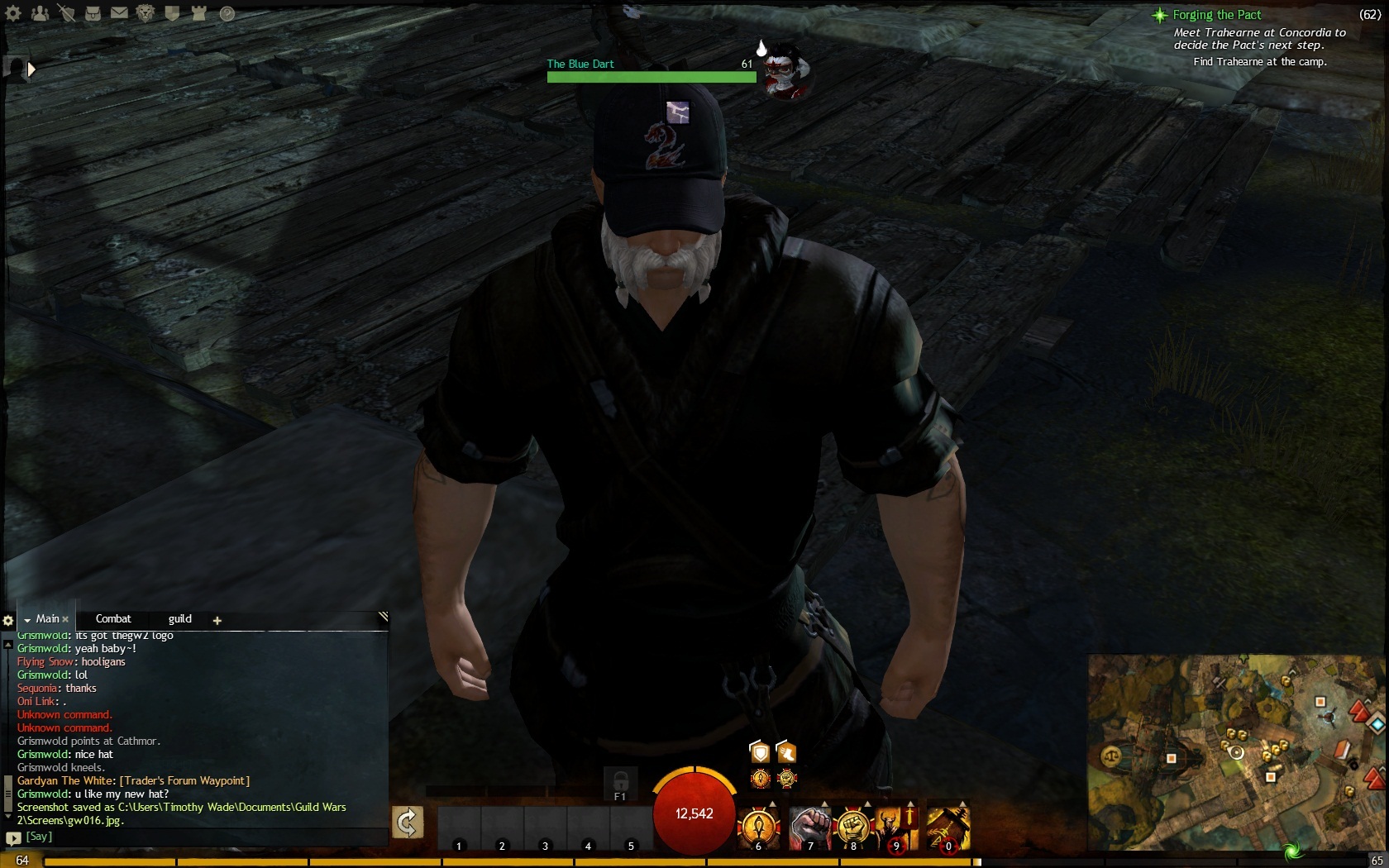1389x868 pixels.
Task: Click the Trader's Forum Waypoint chat link
Action: coord(184,781)
